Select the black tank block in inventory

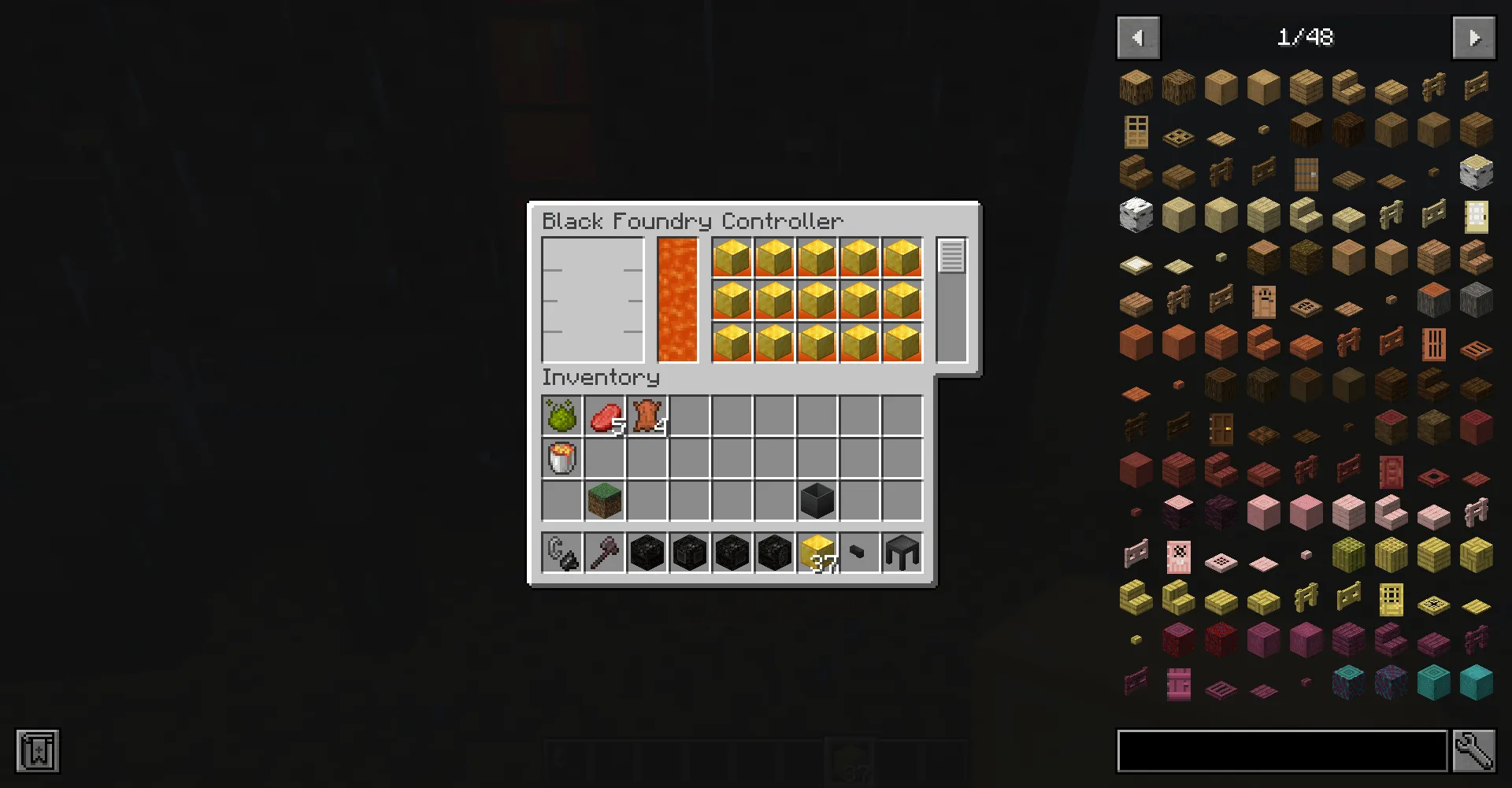tap(817, 501)
